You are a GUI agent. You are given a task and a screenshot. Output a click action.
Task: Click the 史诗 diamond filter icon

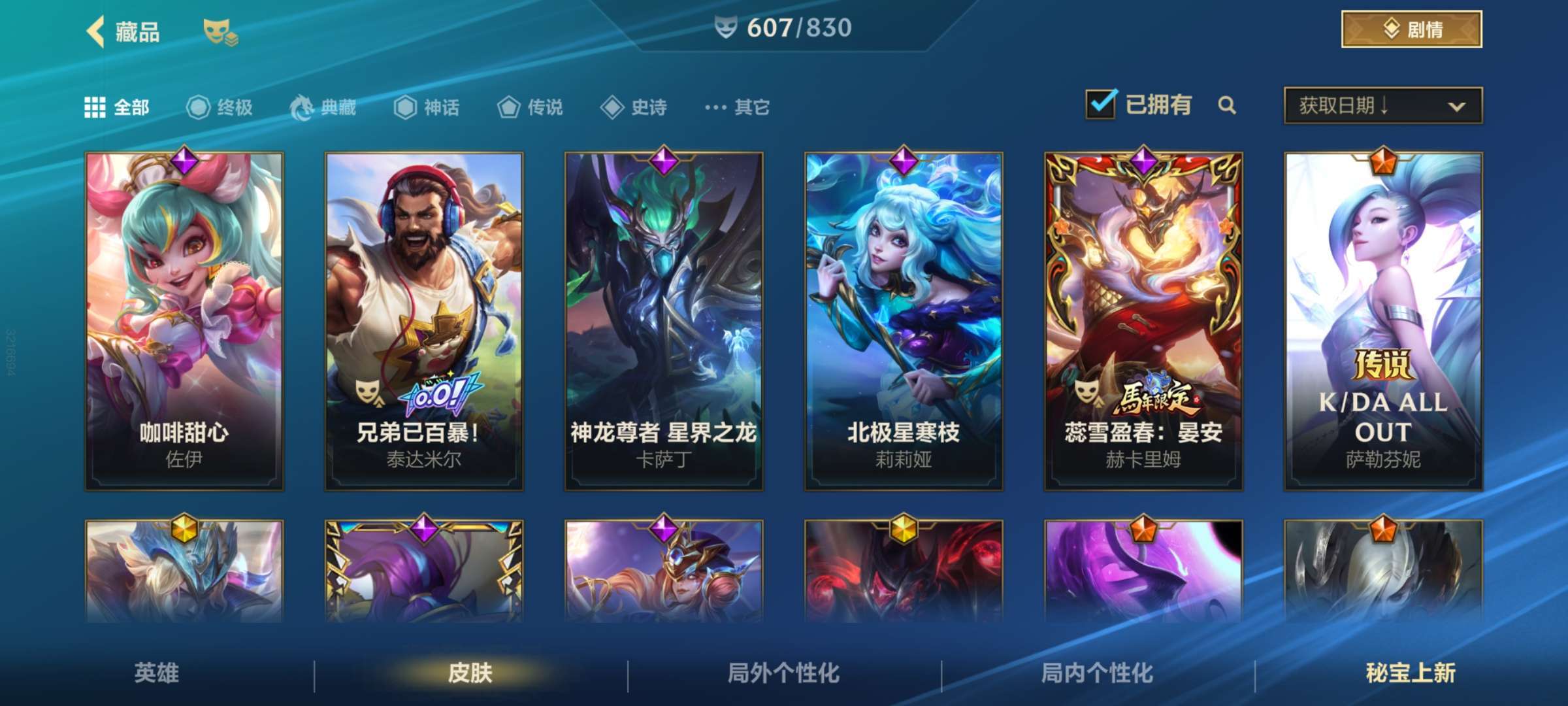tap(613, 109)
